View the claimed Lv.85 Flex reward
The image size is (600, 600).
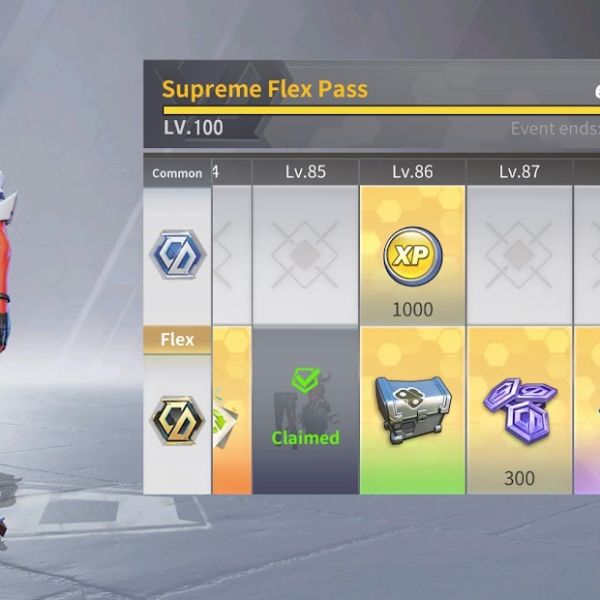(305, 410)
